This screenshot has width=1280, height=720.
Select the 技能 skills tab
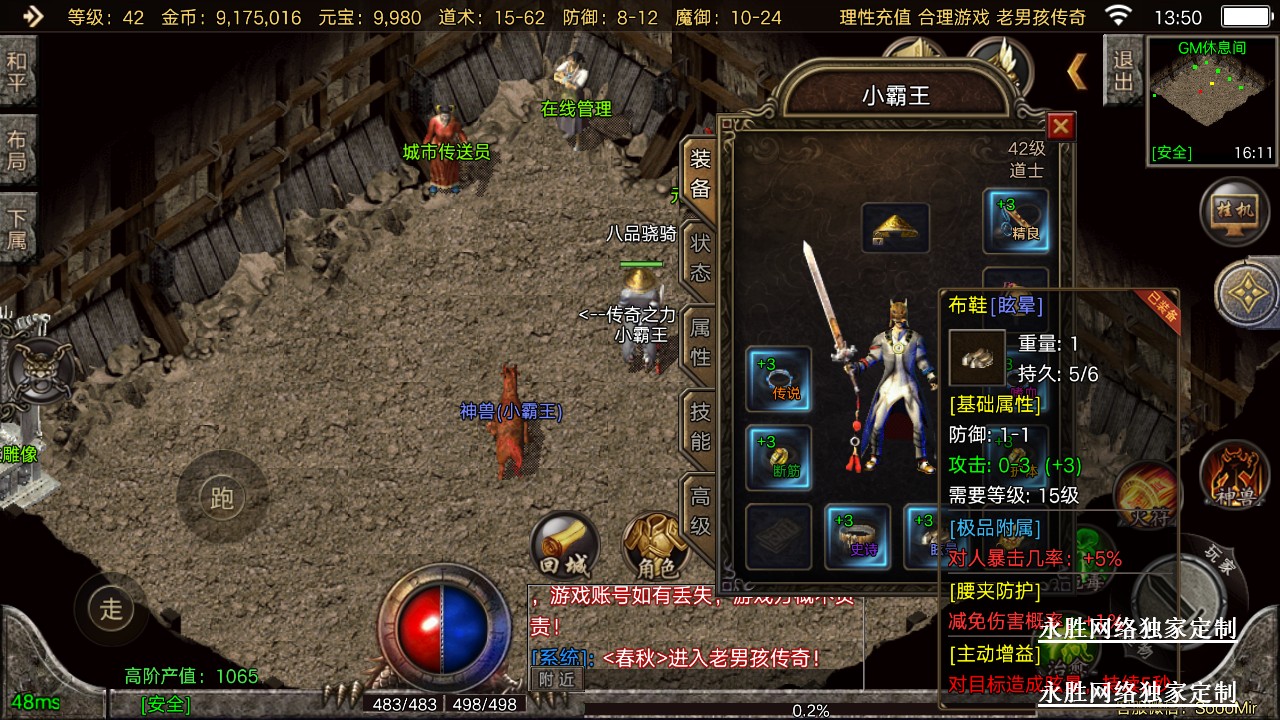tap(700, 426)
